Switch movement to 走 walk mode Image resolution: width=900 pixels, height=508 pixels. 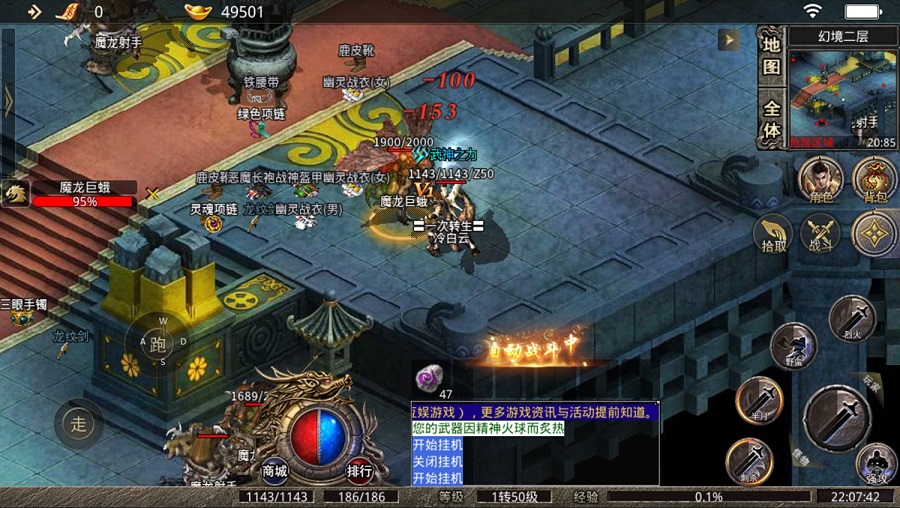[78, 423]
